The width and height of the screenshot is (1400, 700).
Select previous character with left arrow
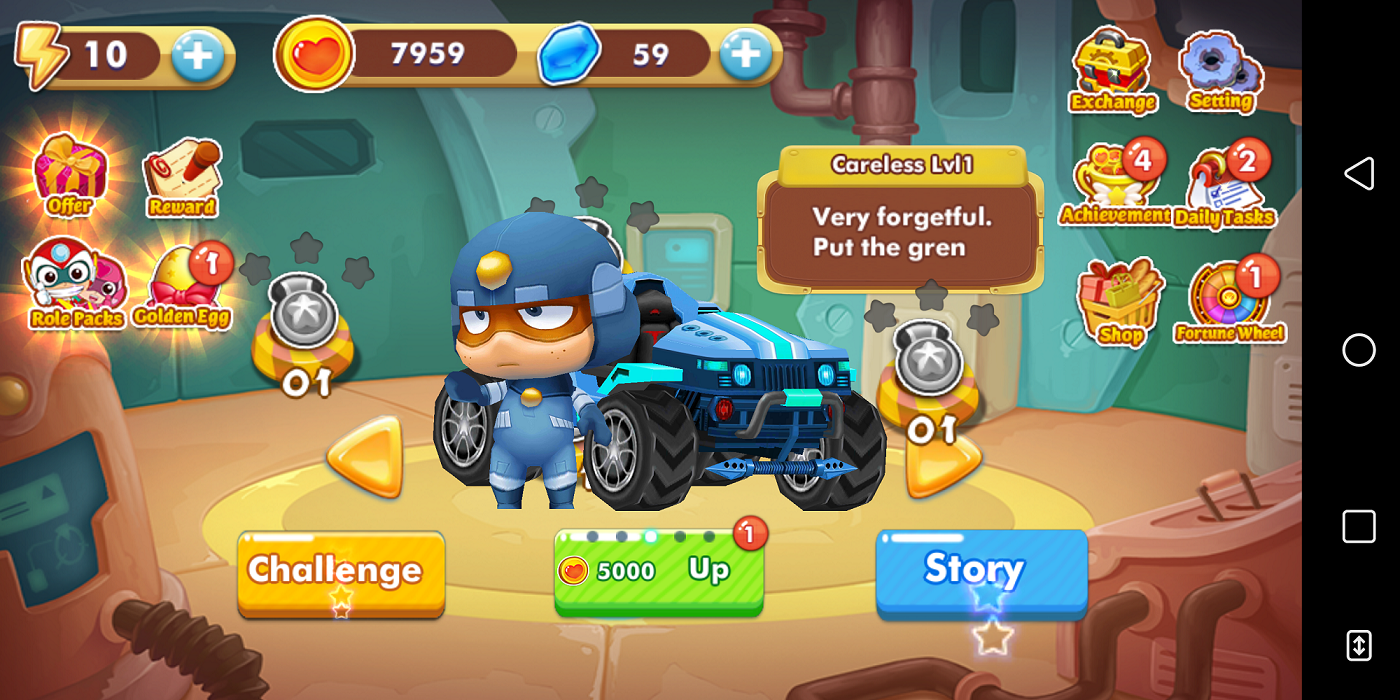click(x=366, y=456)
